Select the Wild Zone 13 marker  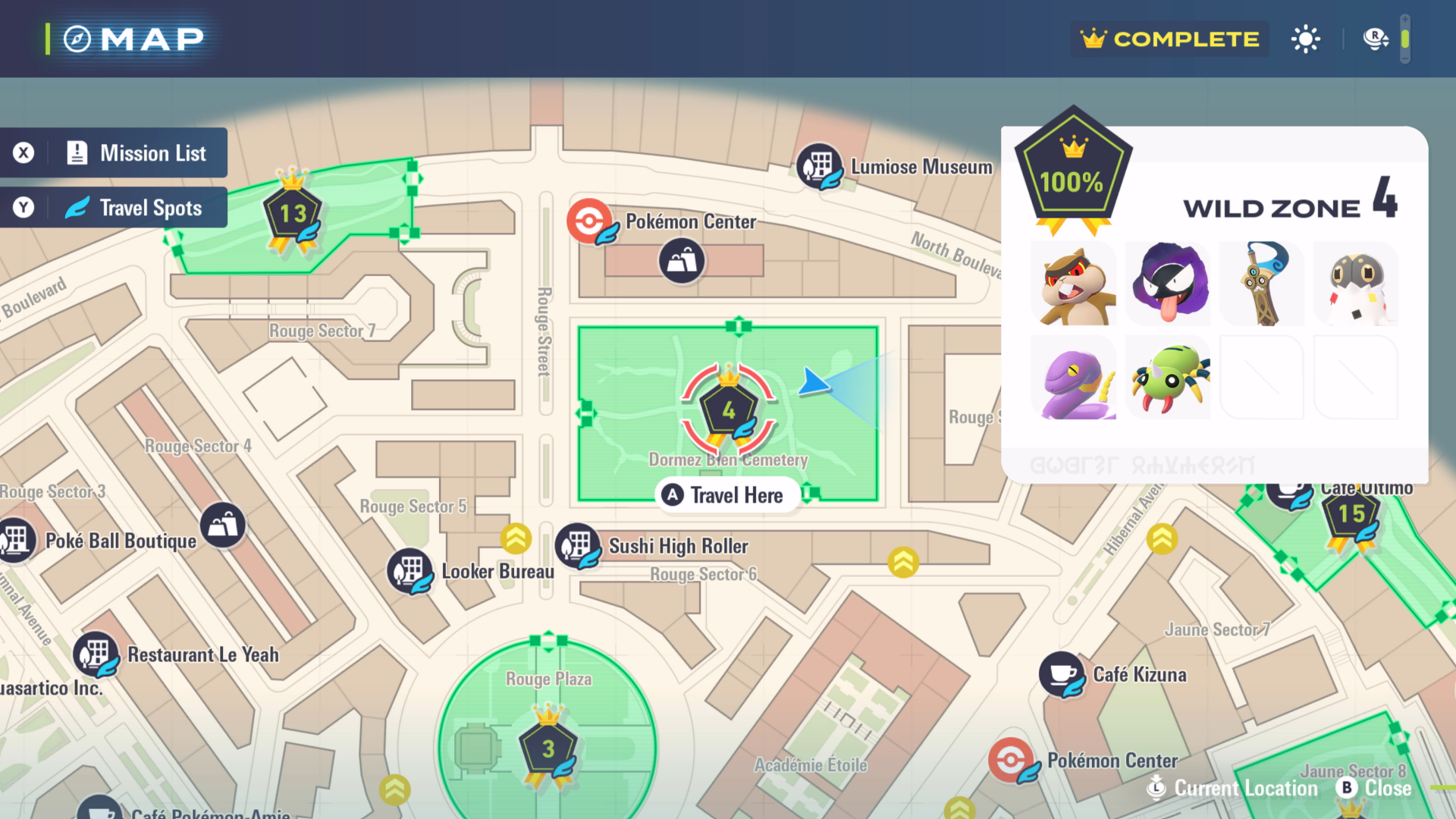pos(293,214)
